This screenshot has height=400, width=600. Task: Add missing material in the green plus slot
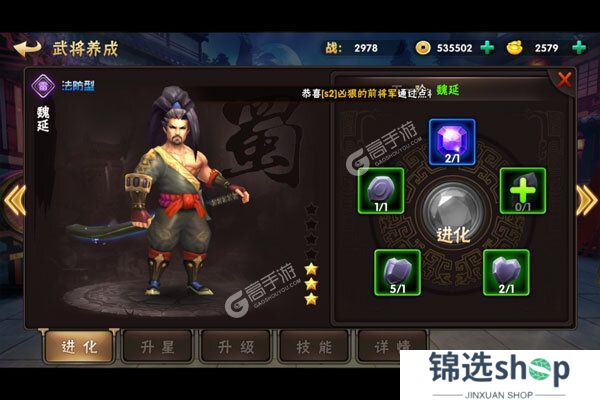(x=522, y=190)
